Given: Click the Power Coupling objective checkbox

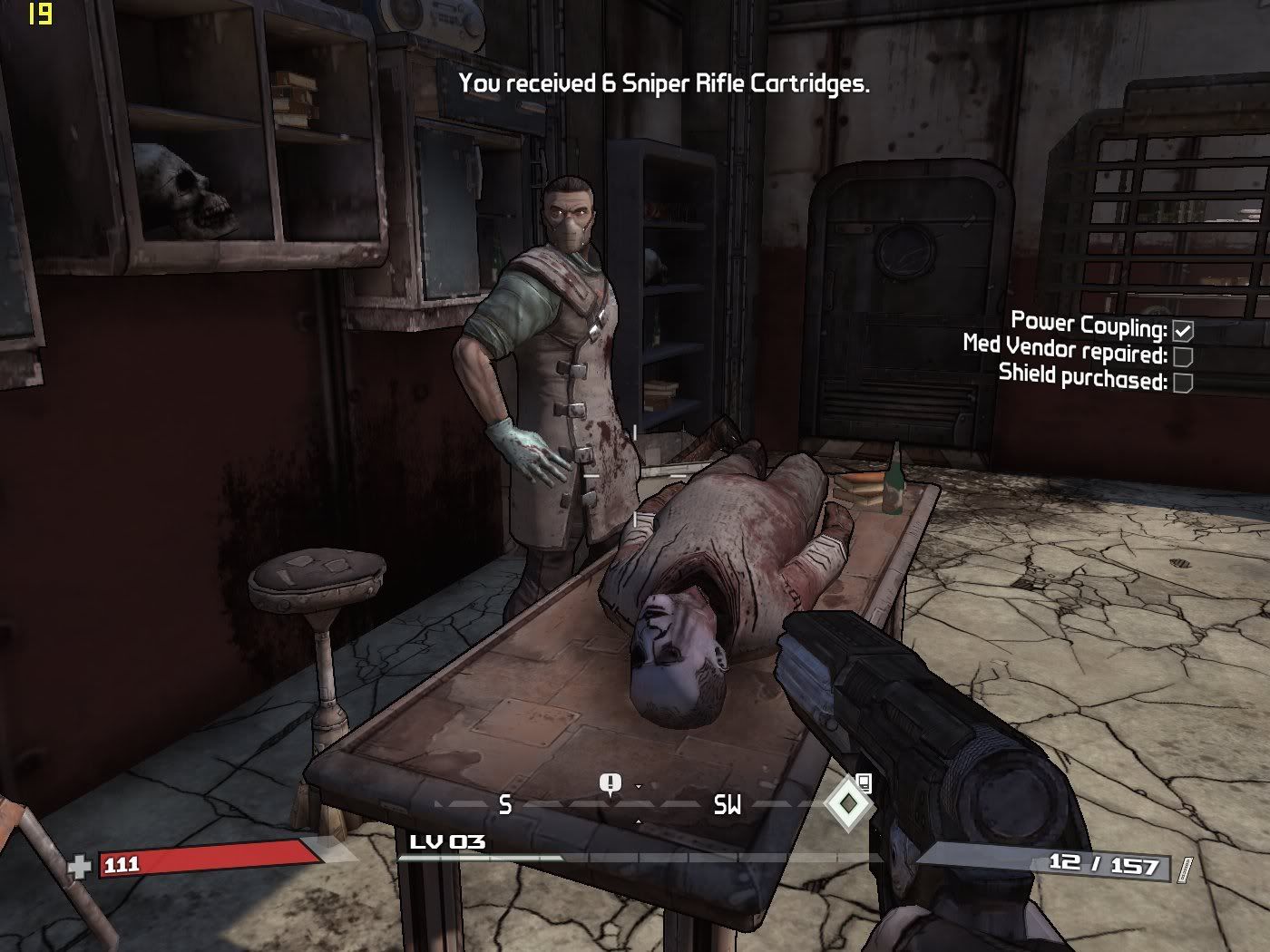Looking at the screenshot, I should 1183,331.
